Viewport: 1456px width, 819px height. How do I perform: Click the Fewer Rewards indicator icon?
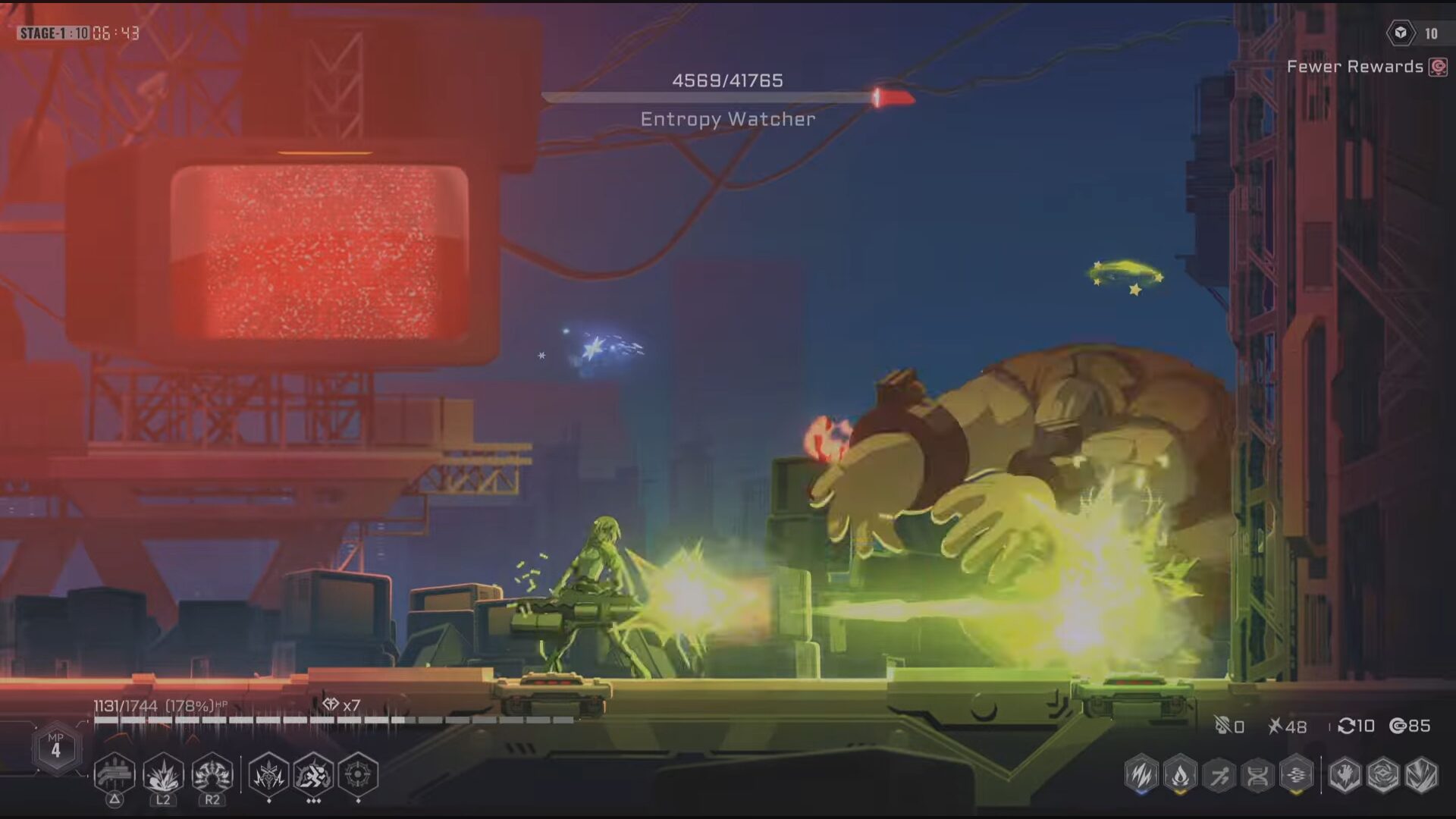(1438, 67)
